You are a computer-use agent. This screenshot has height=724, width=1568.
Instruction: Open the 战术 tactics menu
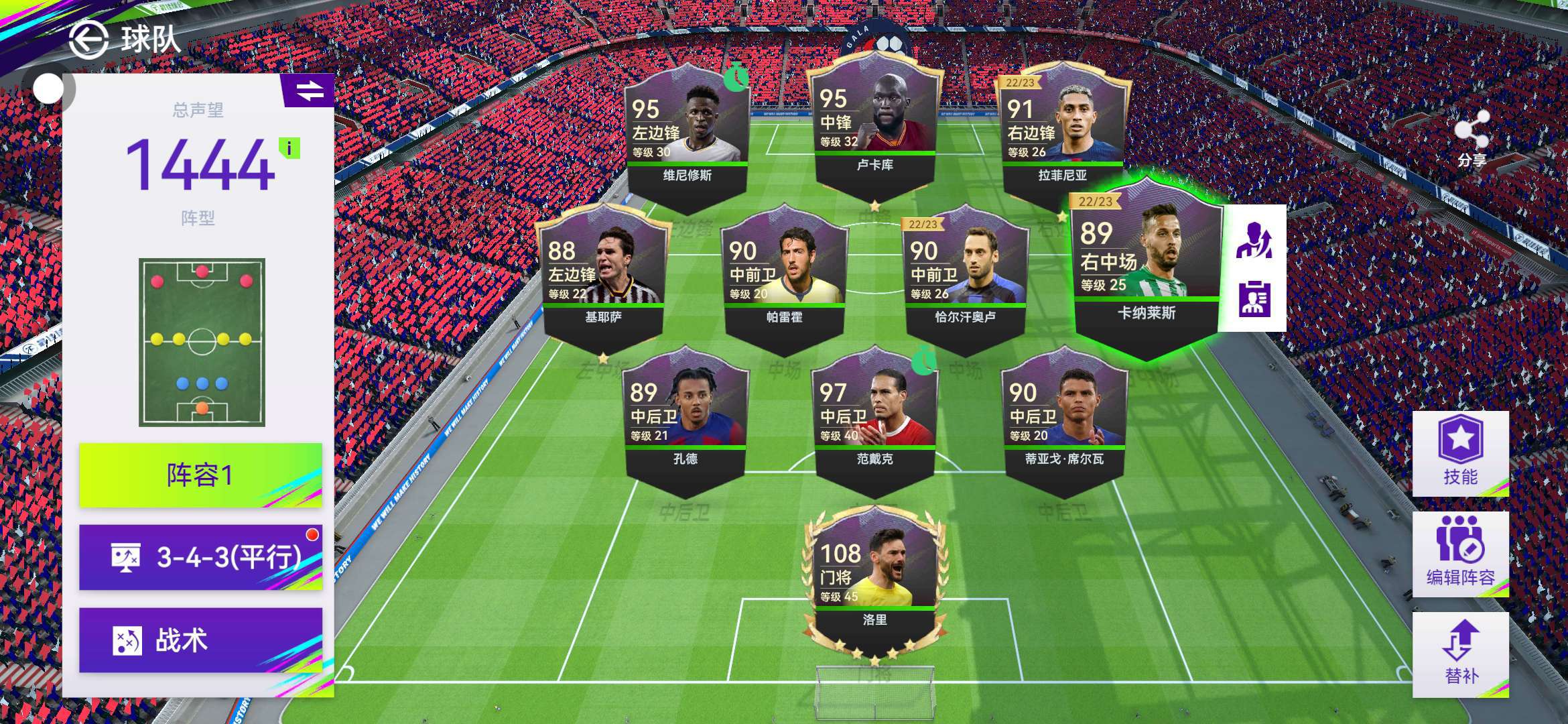200,640
